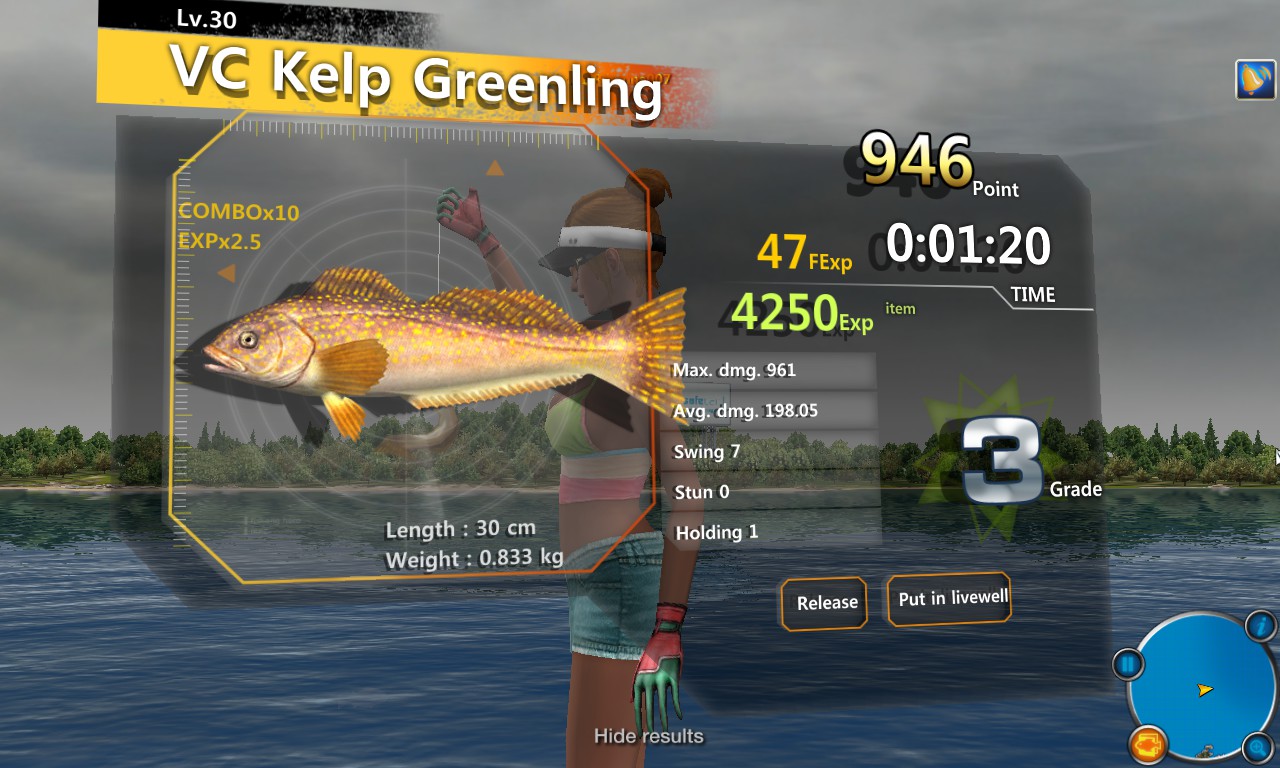Click the magnifier zoom icon on the minimap
This screenshot has width=1280, height=768.
(x=1258, y=745)
